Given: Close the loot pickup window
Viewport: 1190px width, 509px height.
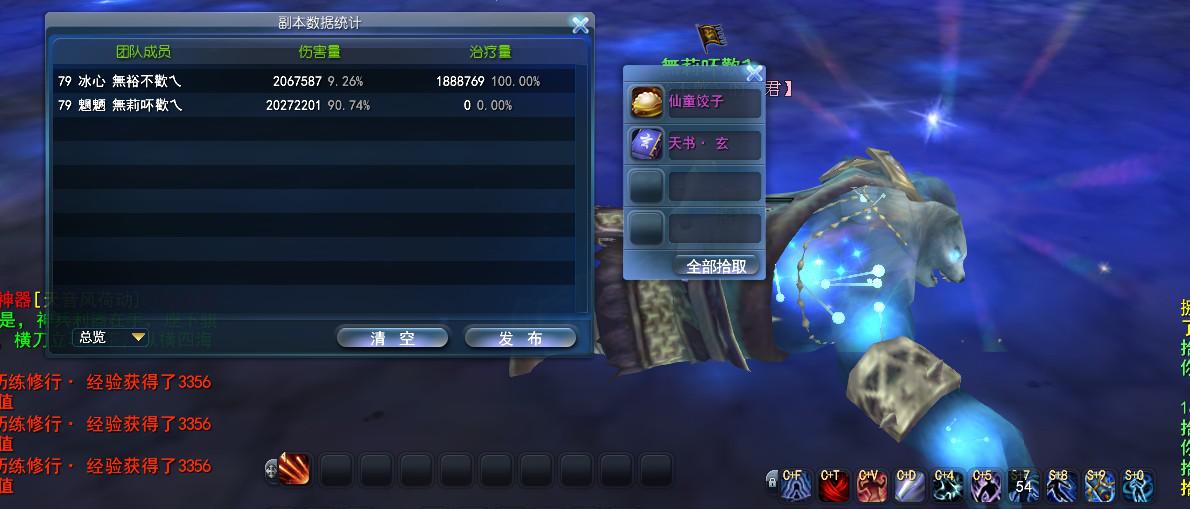Looking at the screenshot, I should (x=754, y=72).
